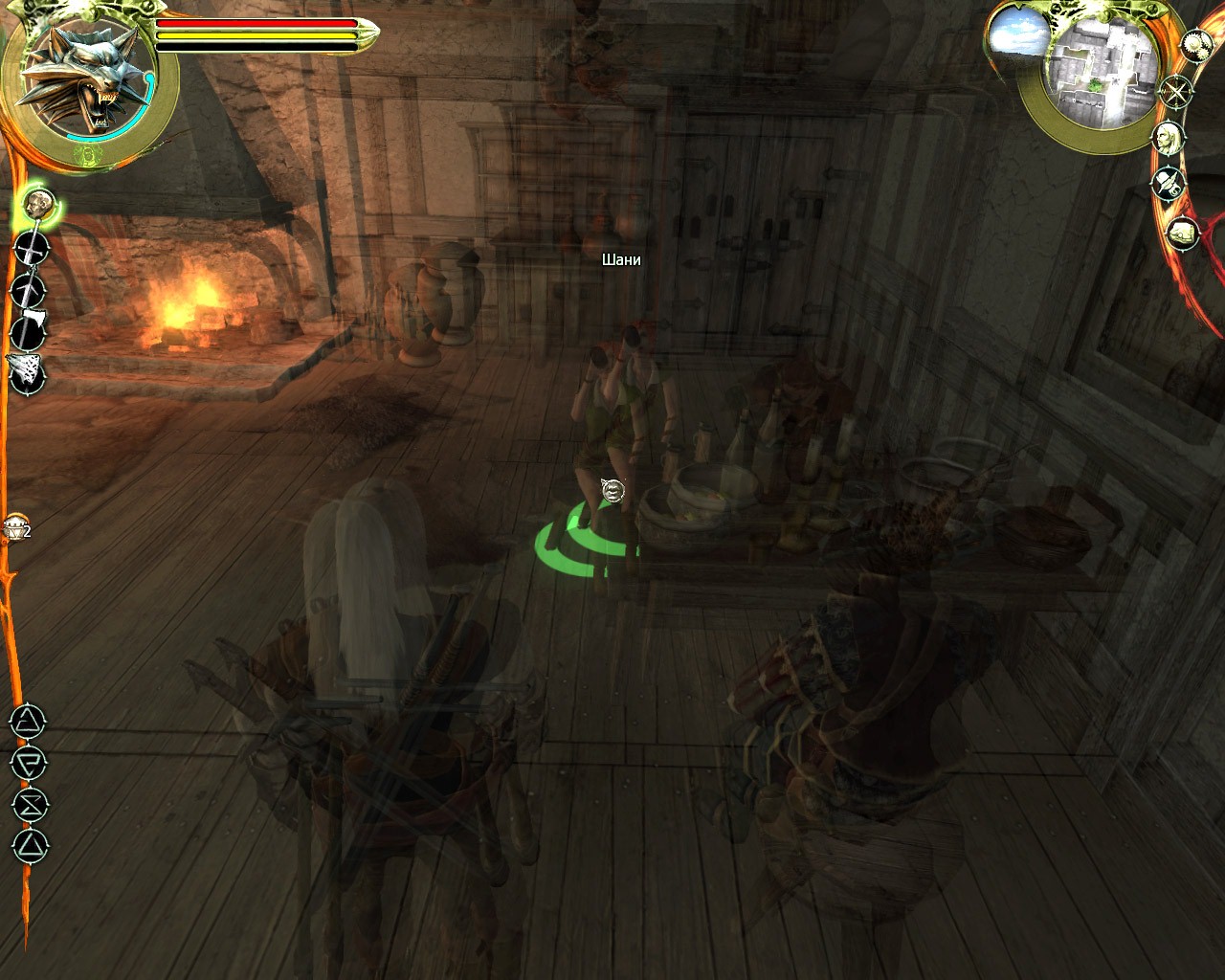Choose the upper sword weapon slot
The width and height of the screenshot is (1225, 980).
point(32,248)
